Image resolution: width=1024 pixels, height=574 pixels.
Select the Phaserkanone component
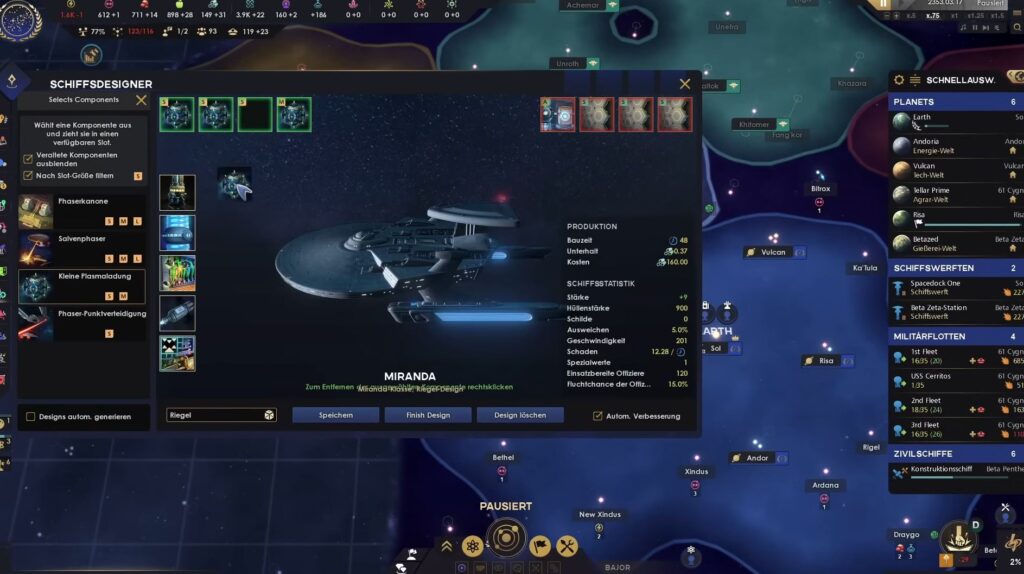click(x=82, y=212)
